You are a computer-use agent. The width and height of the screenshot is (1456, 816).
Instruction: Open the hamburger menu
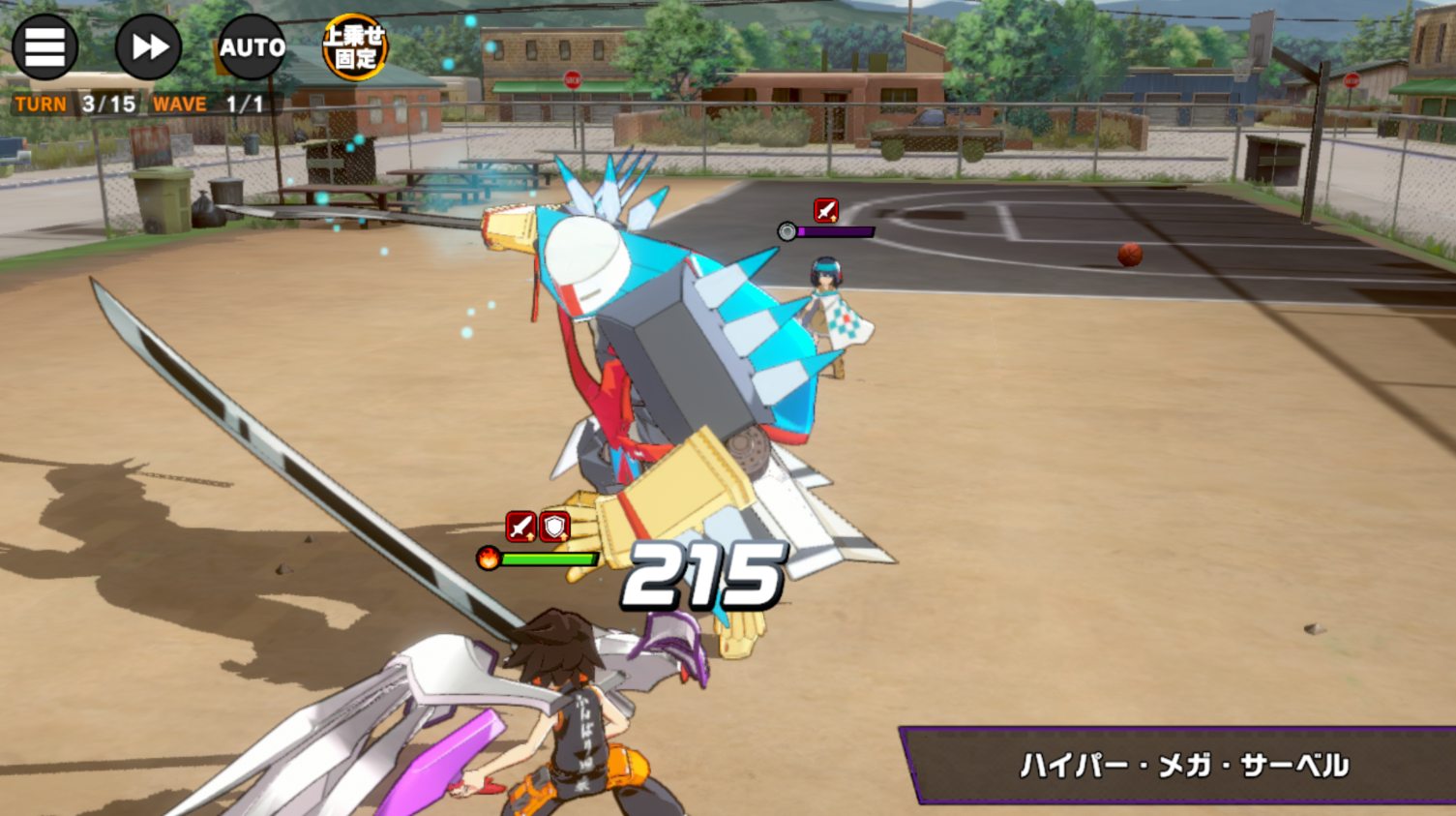click(45, 46)
